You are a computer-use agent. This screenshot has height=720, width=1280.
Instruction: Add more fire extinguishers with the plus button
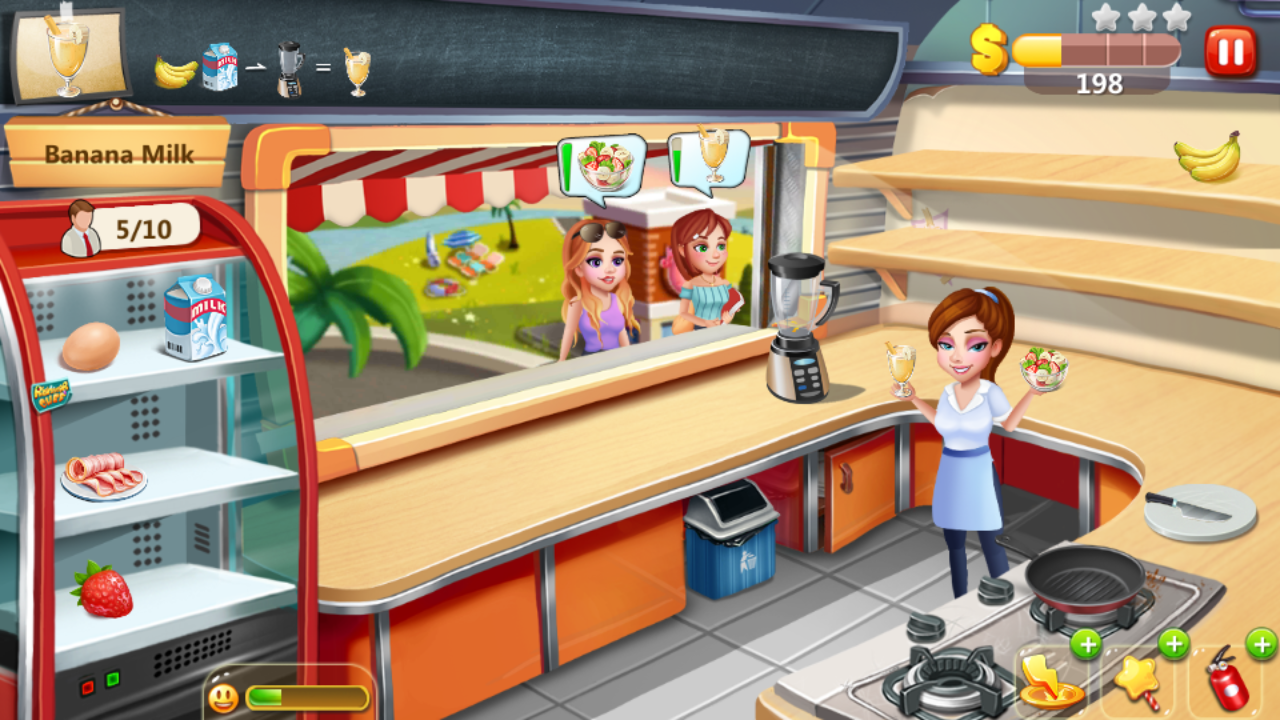(x=1261, y=644)
